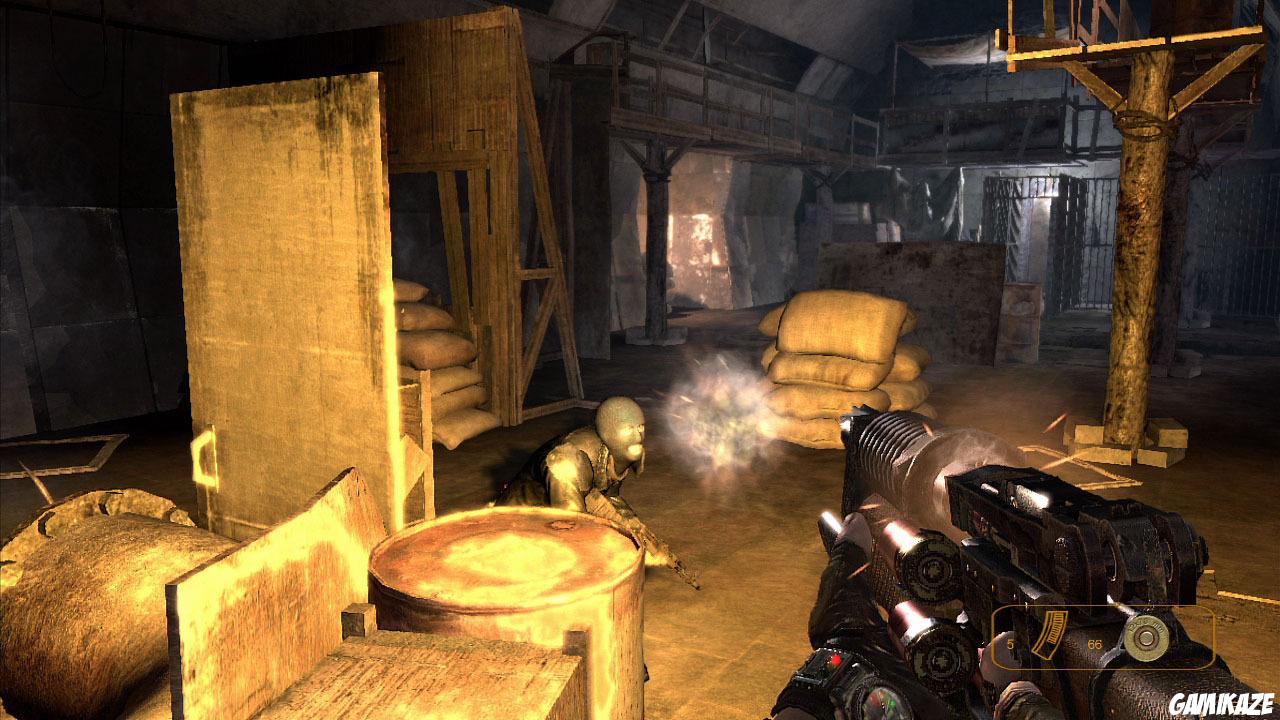The height and width of the screenshot is (720, 1280).
Task: Click the 12x70mm shotgun shell icon
Action: coord(1148,638)
